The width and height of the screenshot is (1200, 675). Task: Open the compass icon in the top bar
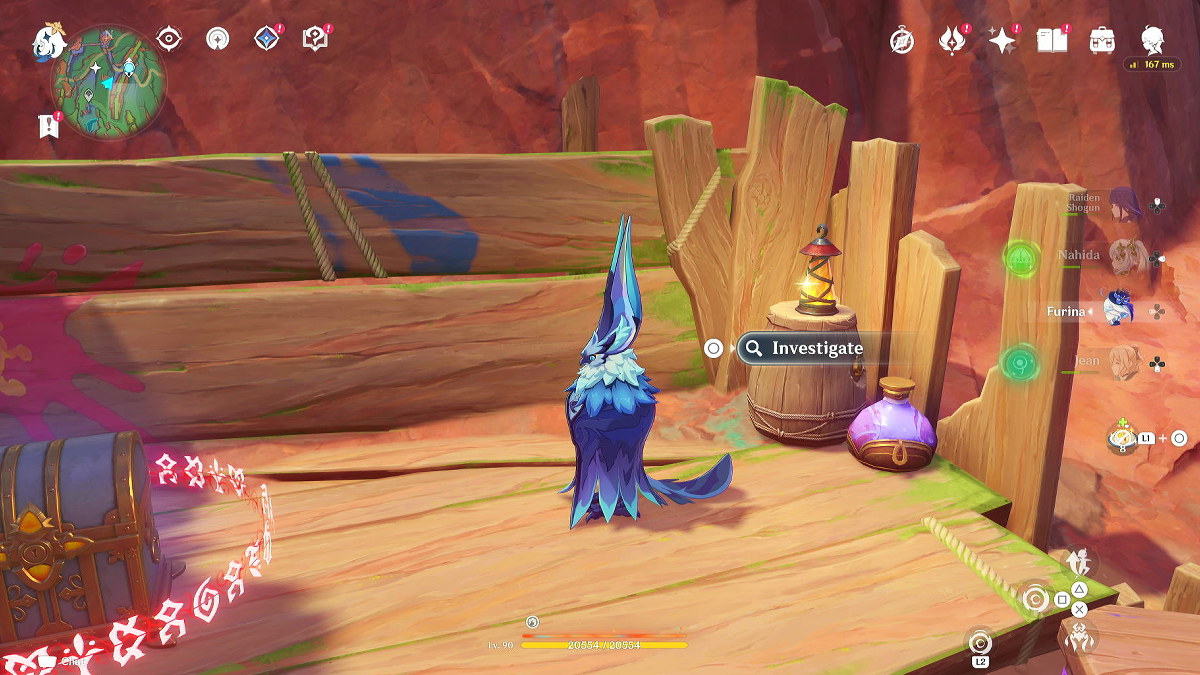[x=902, y=41]
